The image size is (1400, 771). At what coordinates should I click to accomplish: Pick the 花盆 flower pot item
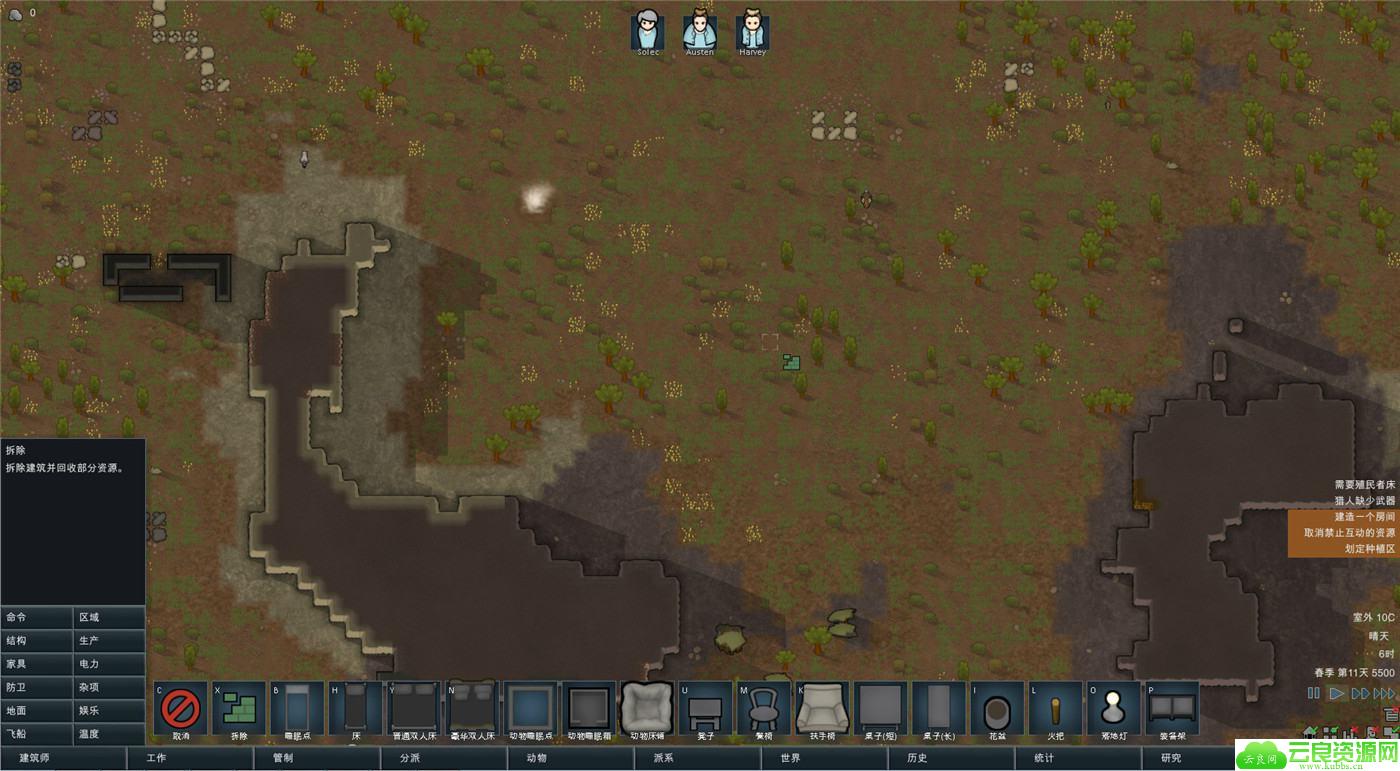[x=997, y=708]
